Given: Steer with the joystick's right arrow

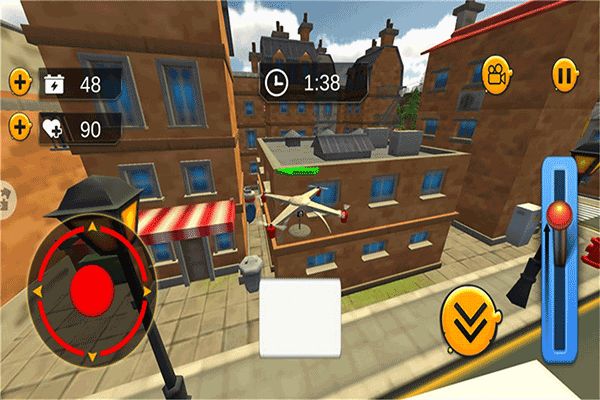Looking at the screenshot, I should click(x=147, y=290).
